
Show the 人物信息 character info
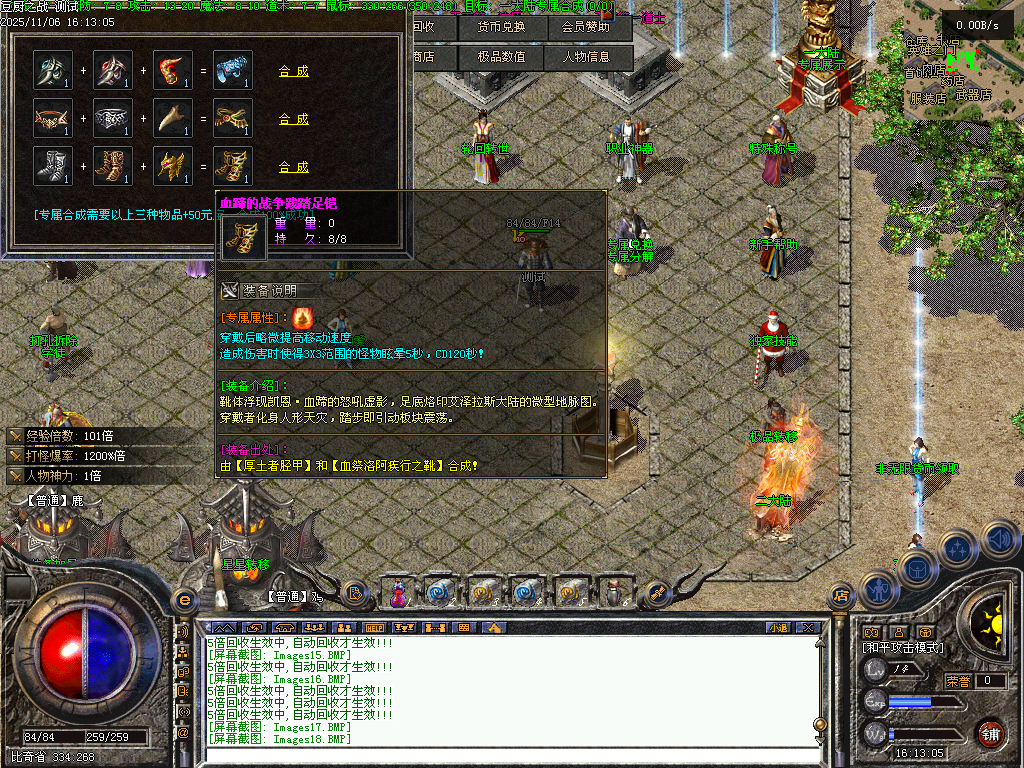click(587, 57)
